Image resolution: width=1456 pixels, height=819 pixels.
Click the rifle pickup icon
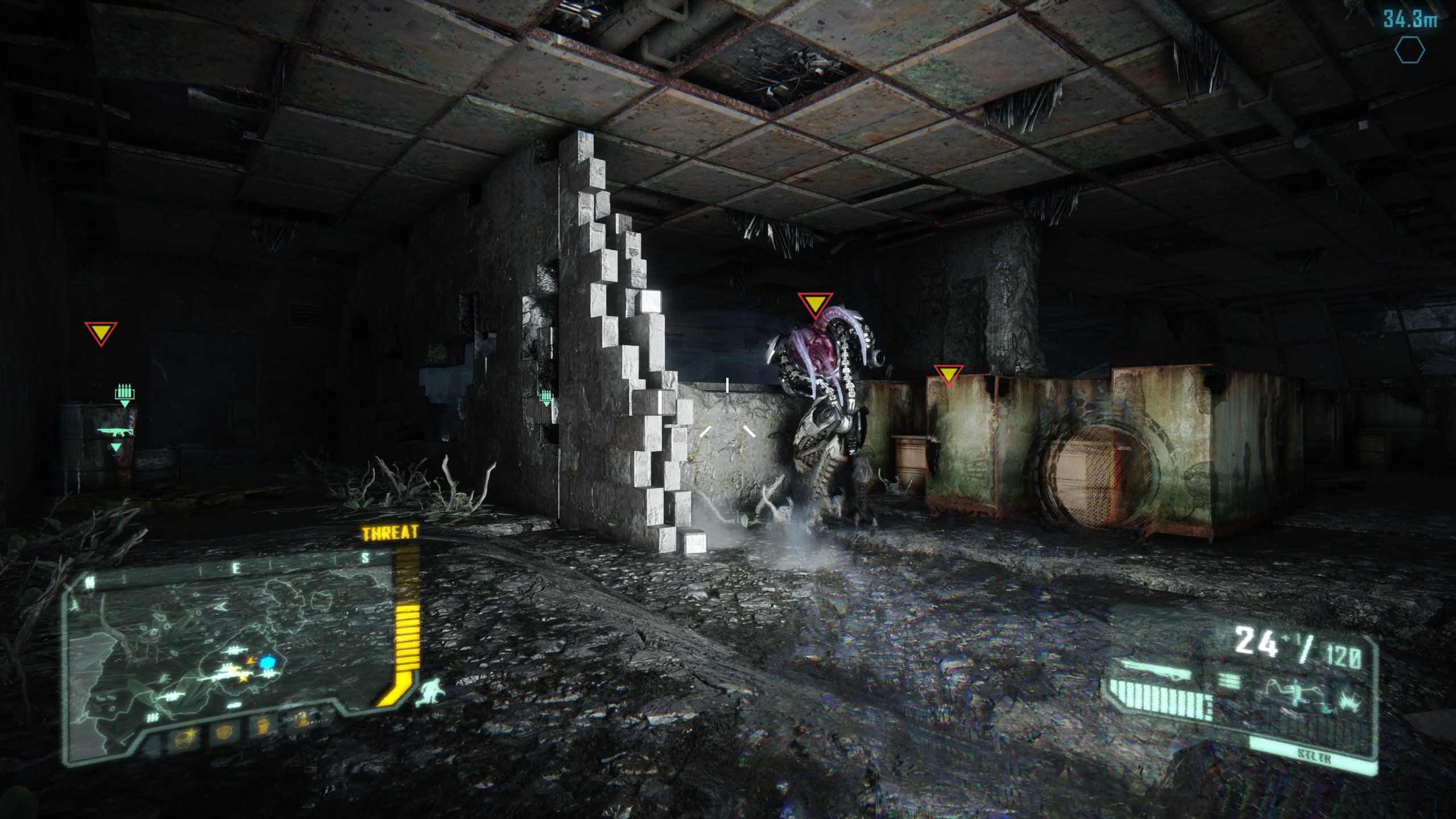tap(115, 432)
